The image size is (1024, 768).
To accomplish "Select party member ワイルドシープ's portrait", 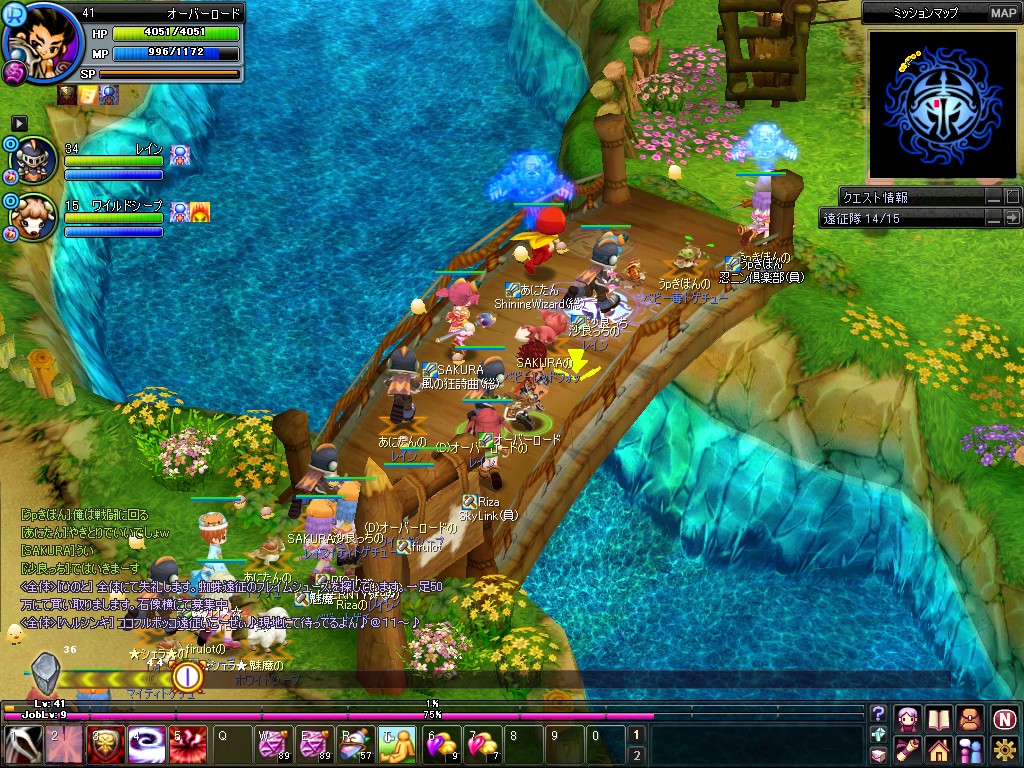I will [x=34, y=215].
